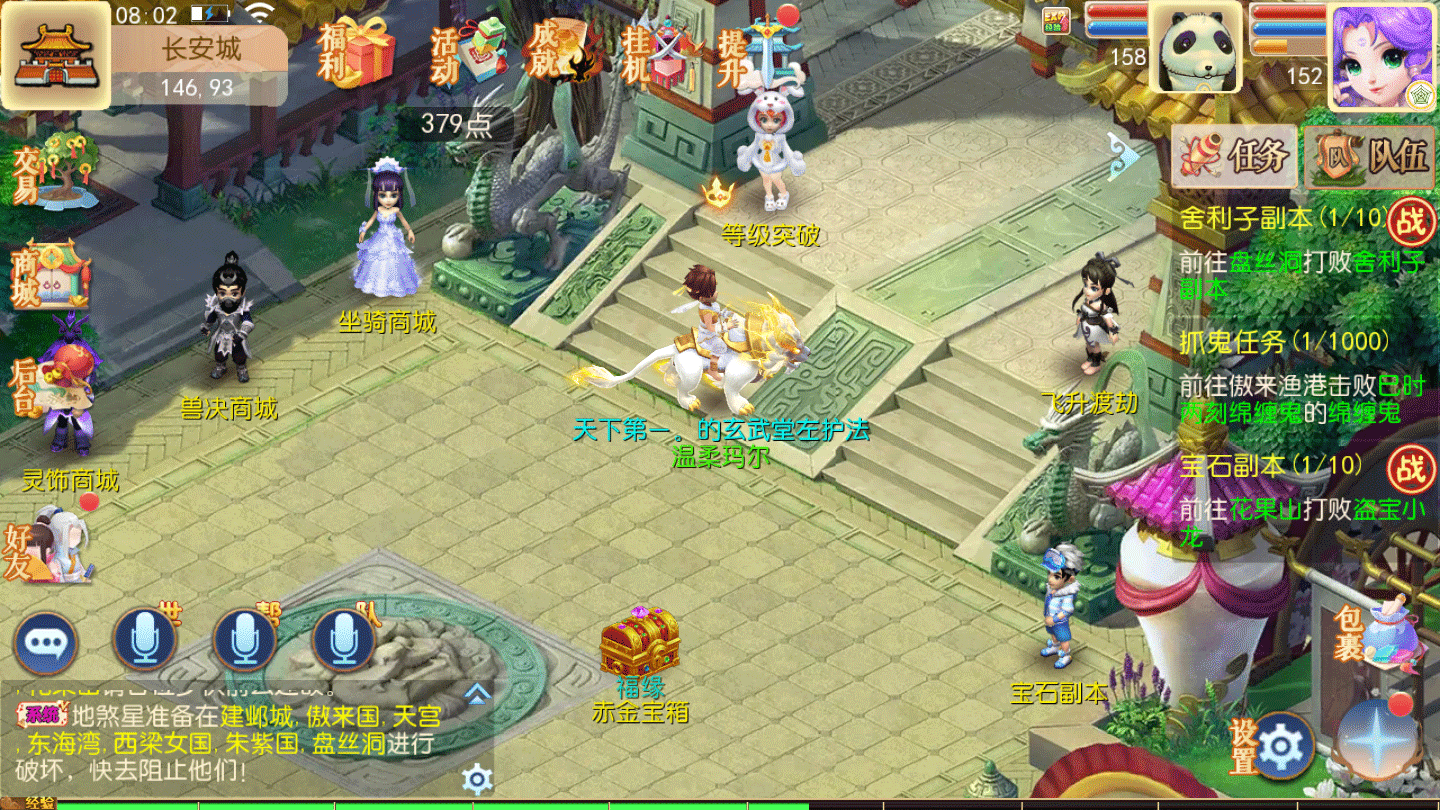Switch to the 队伍 team tab

point(1370,156)
